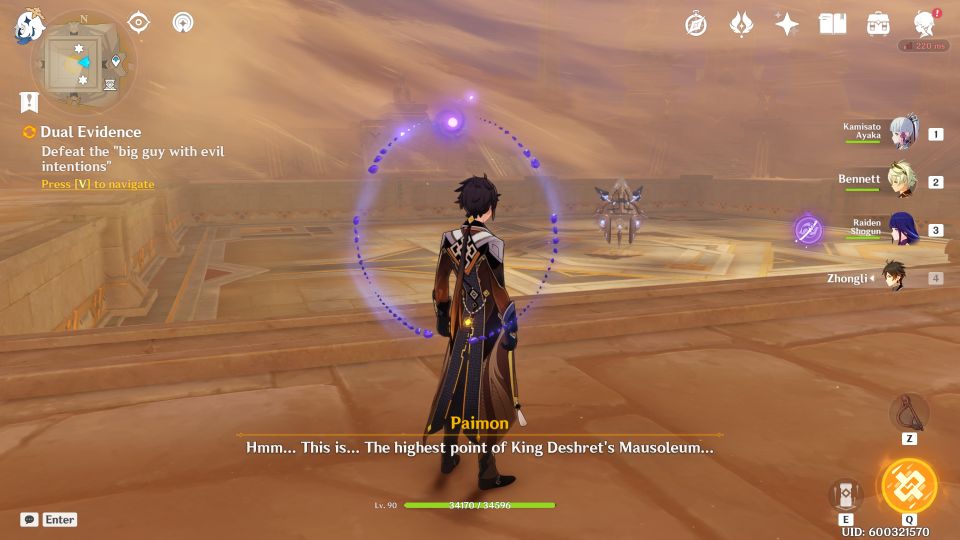Switch to Raiden Shogun

point(903,229)
